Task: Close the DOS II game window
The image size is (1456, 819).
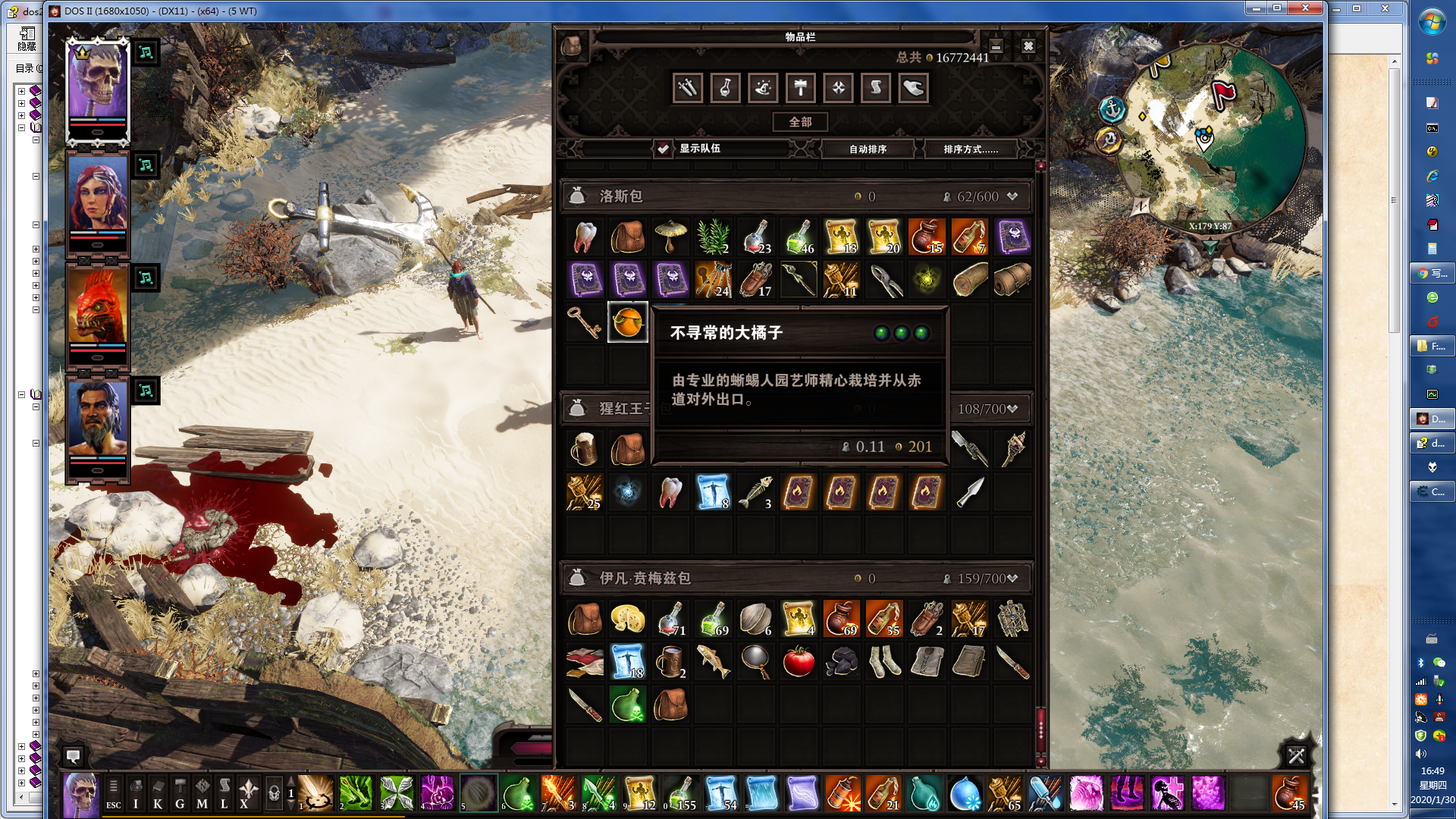Action: coord(1305,8)
